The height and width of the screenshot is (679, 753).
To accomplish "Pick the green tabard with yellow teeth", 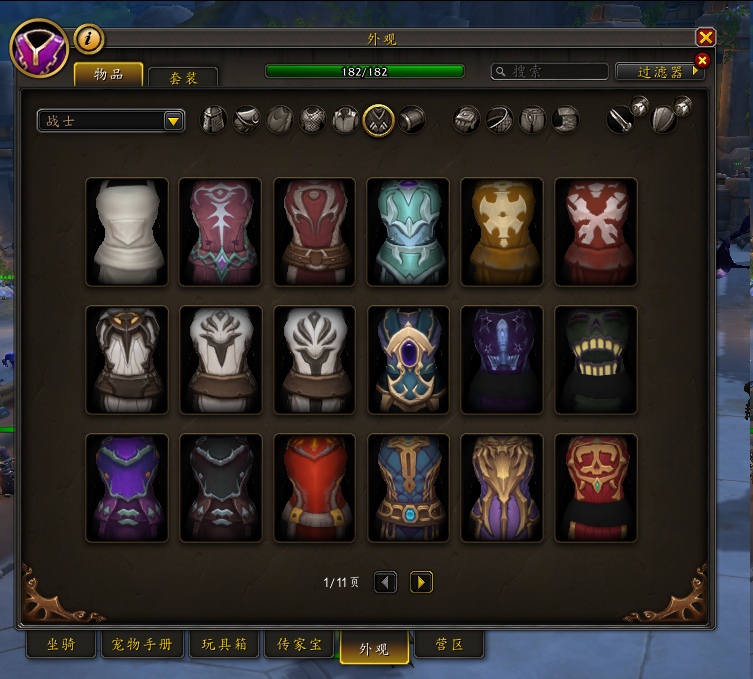I will coord(595,359).
